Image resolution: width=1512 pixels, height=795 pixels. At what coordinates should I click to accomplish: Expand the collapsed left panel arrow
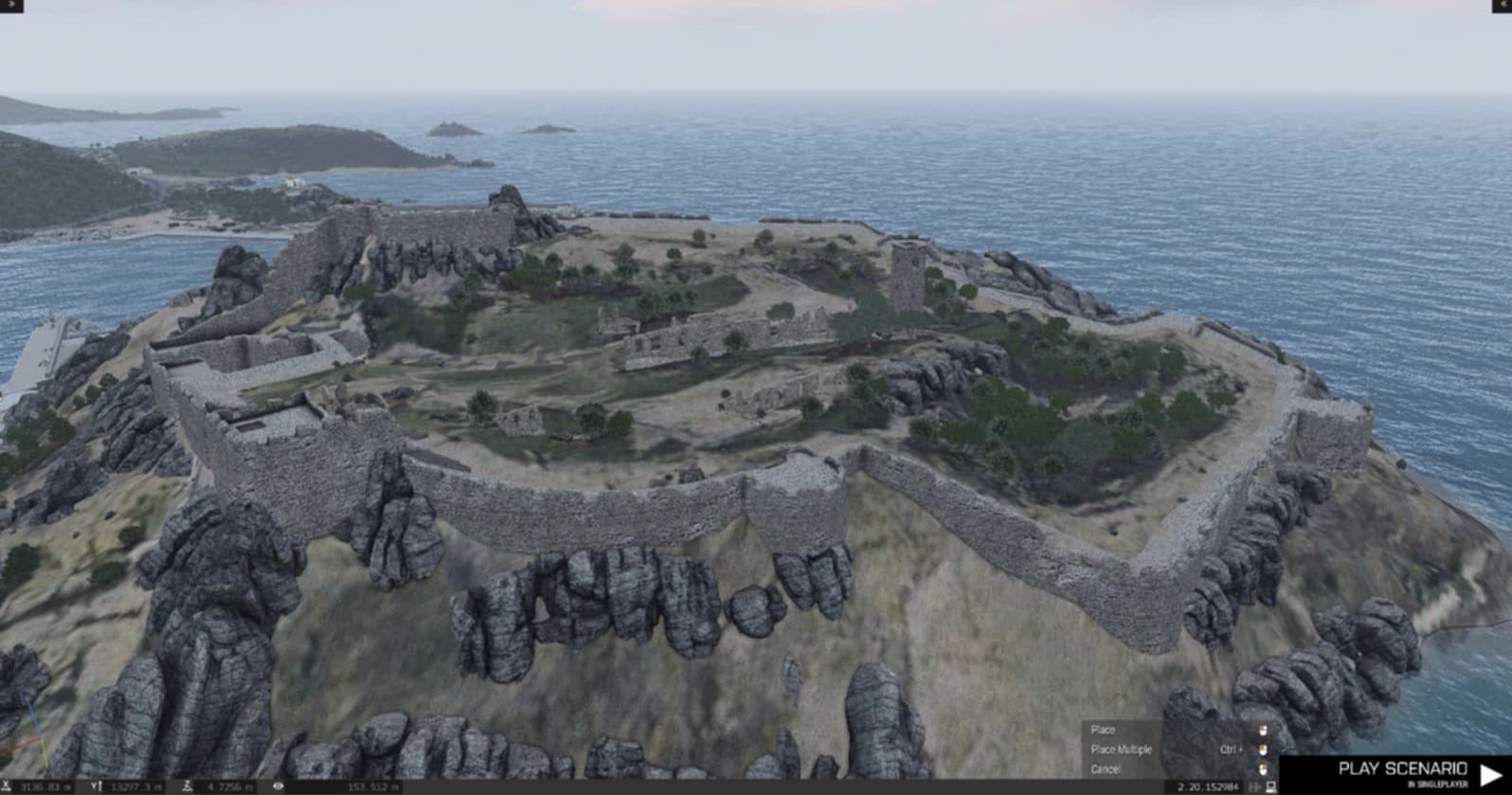click(x=11, y=6)
